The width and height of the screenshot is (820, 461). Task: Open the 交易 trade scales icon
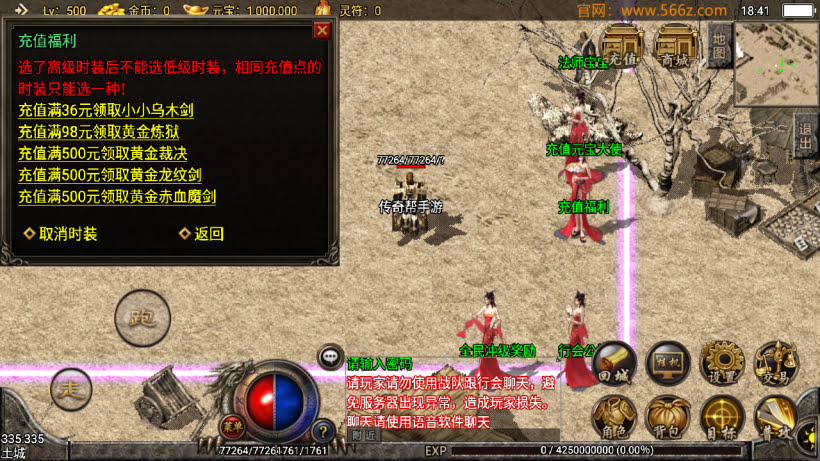(x=775, y=364)
